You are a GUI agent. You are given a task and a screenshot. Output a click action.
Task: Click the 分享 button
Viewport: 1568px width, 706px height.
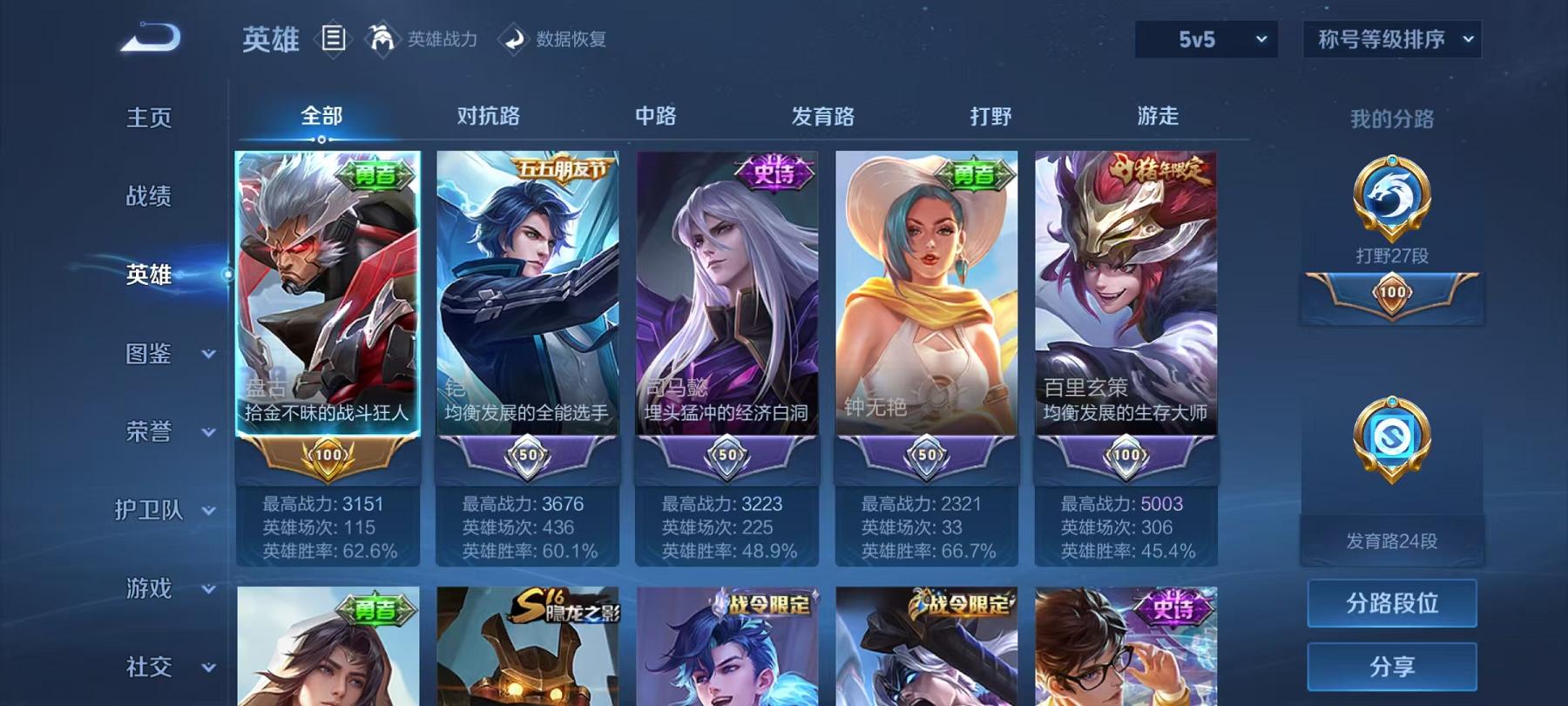pos(1391,668)
